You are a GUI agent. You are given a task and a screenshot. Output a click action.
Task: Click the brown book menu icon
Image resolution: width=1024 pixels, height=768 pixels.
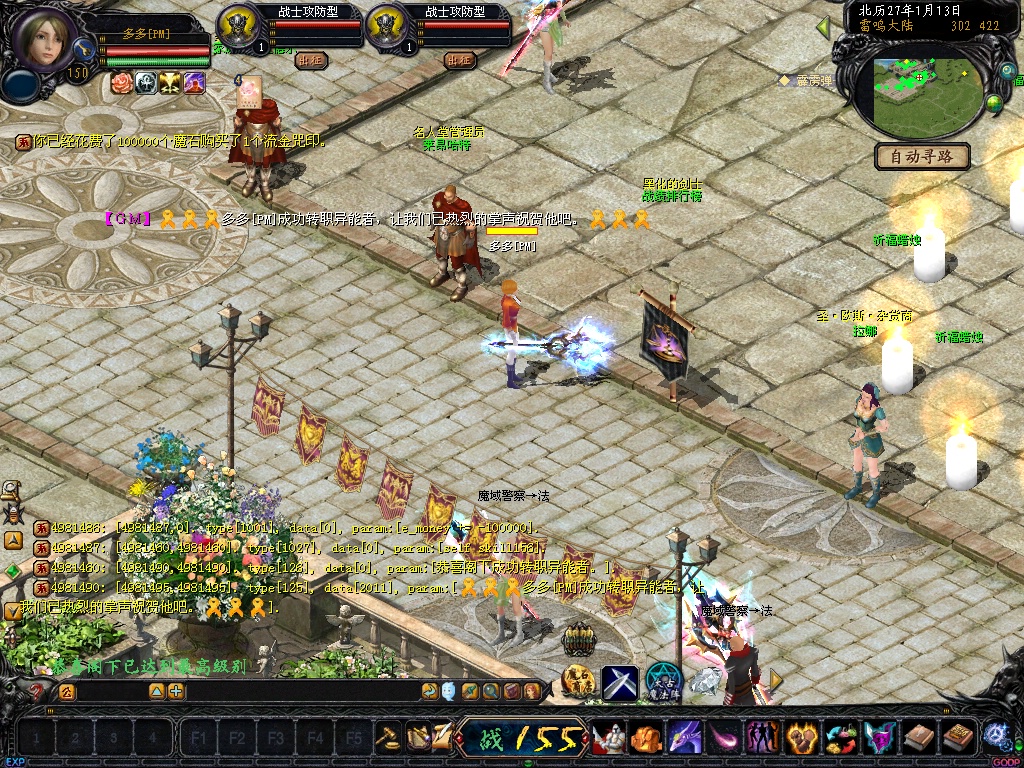click(x=919, y=738)
